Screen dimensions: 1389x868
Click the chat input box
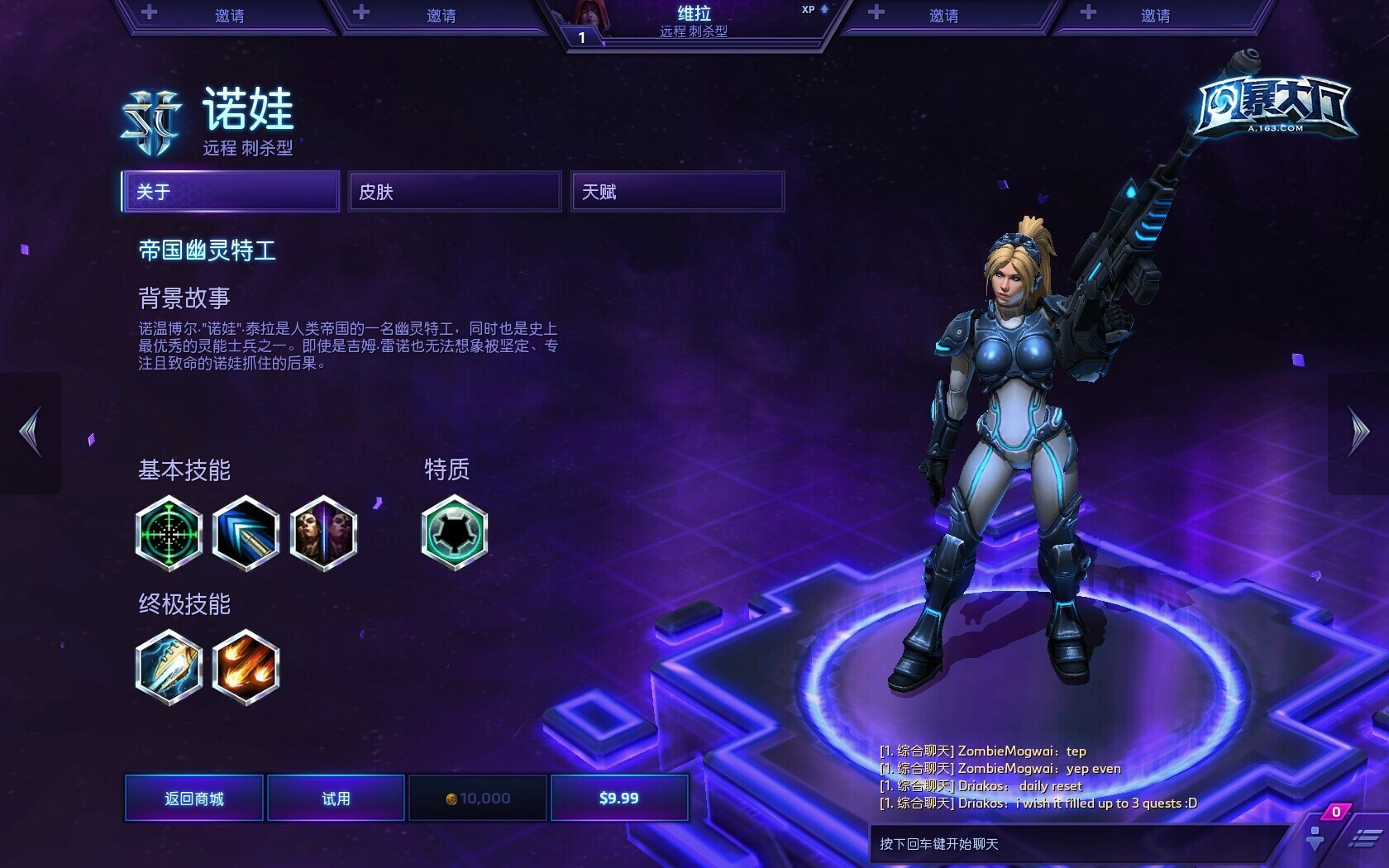[x=1075, y=844]
